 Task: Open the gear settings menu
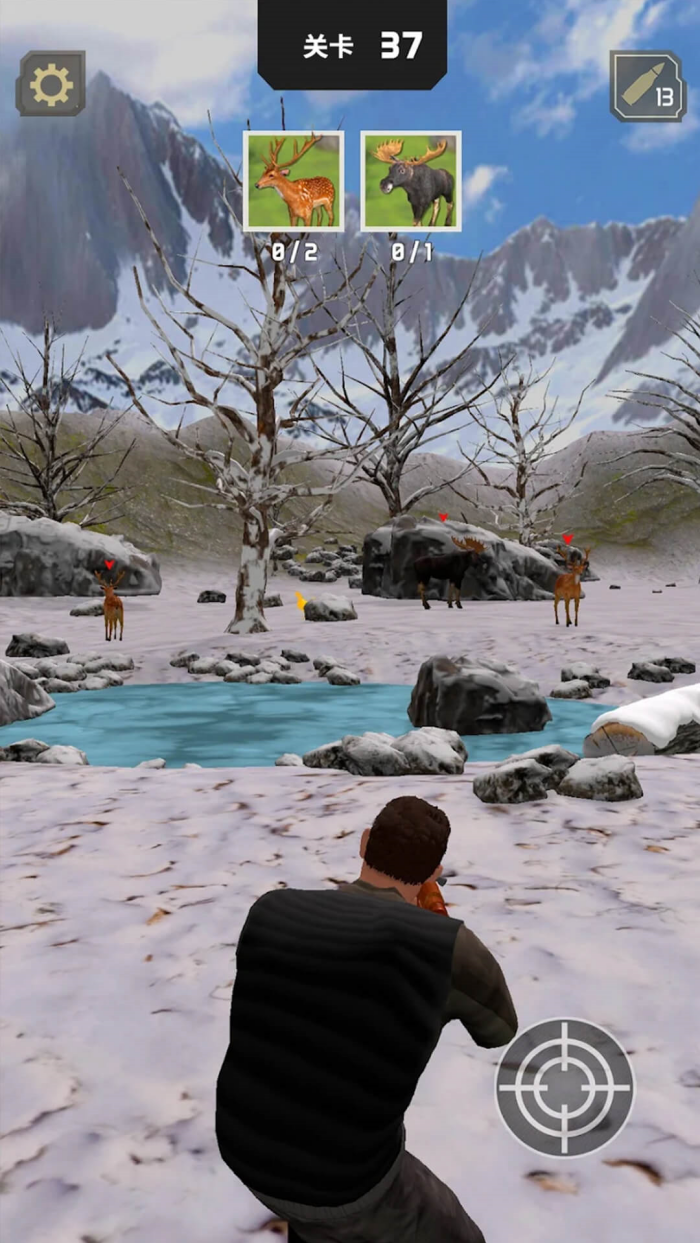51,85
